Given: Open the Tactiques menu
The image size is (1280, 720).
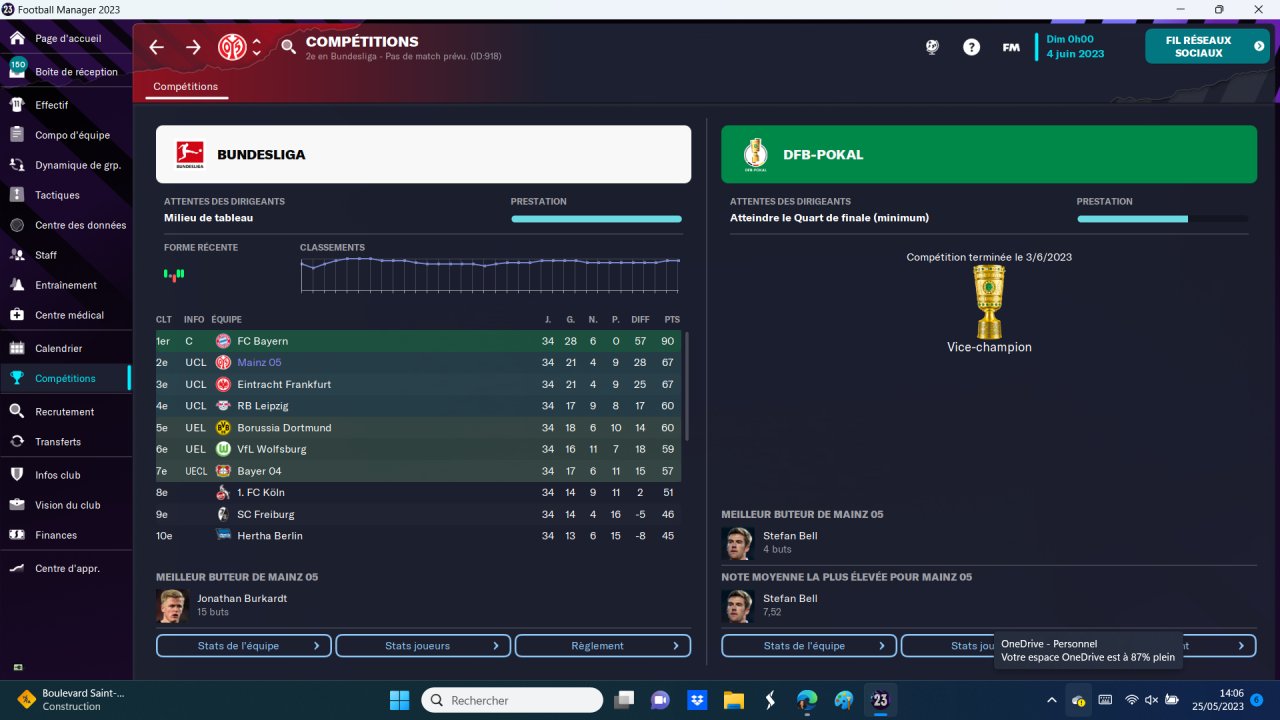Looking at the screenshot, I should tap(57, 195).
